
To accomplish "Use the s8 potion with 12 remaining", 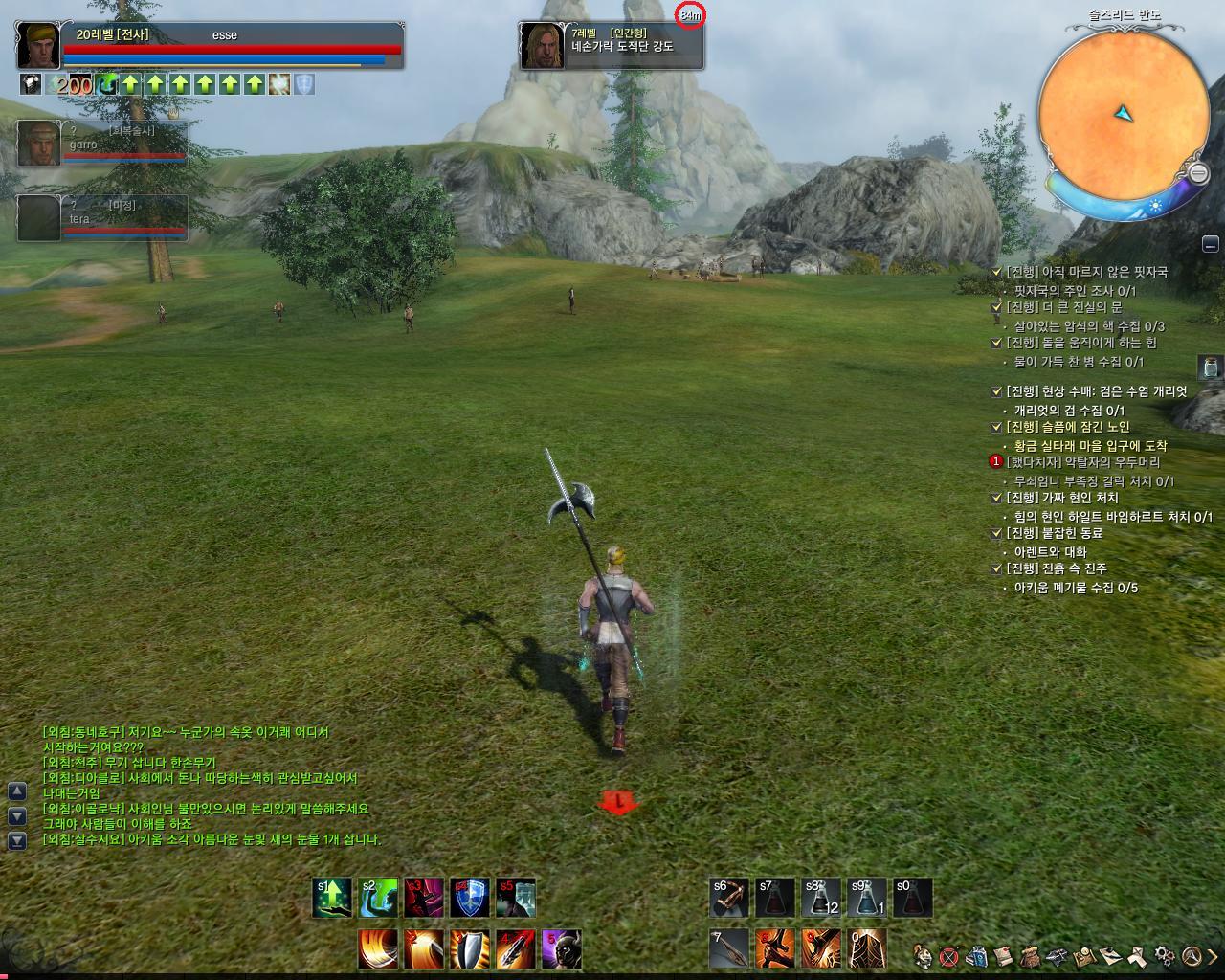I will click(x=821, y=898).
